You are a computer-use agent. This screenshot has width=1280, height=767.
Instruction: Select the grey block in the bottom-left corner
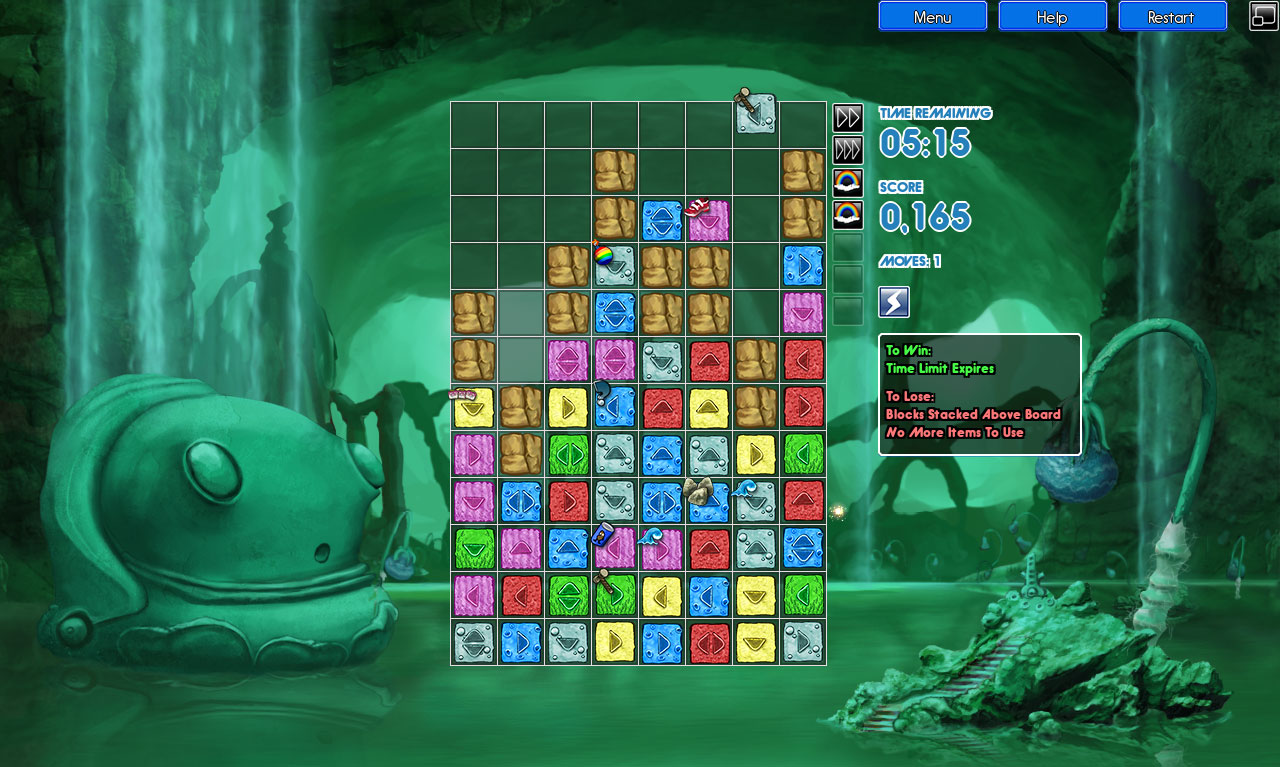pyautogui.click(x=472, y=642)
